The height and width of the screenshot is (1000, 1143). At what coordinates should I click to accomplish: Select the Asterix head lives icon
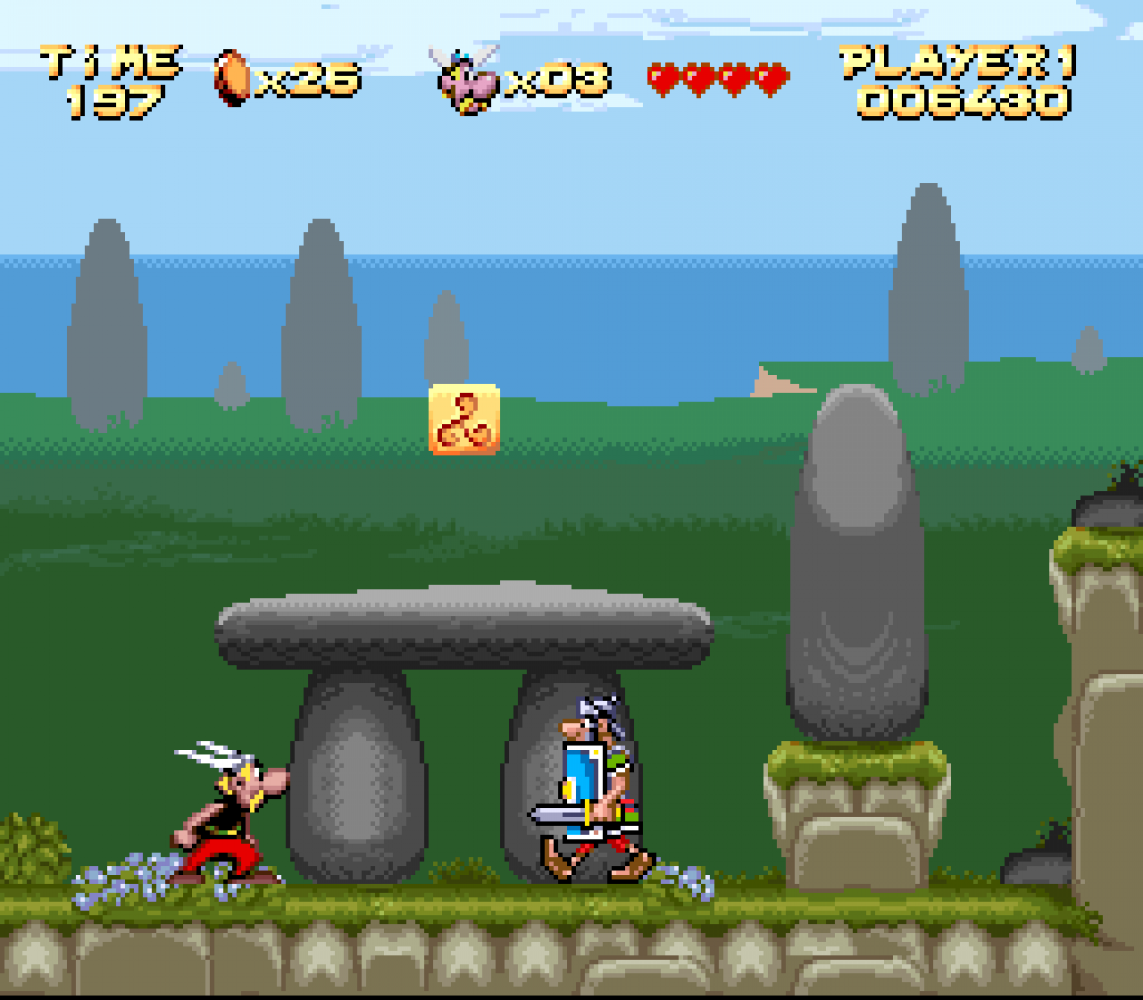(x=465, y=78)
